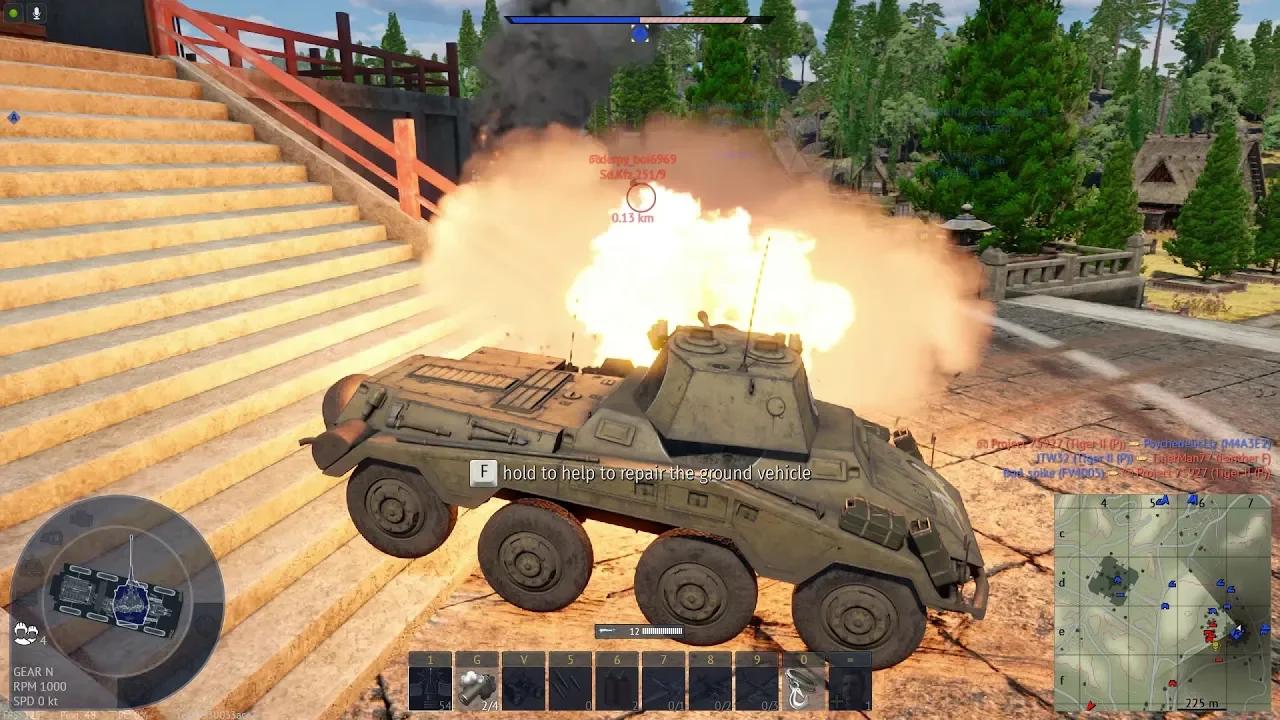Toggle the weapon group in slot 7
The height and width of the screenshot is (720, 1280).
[666, 687]
